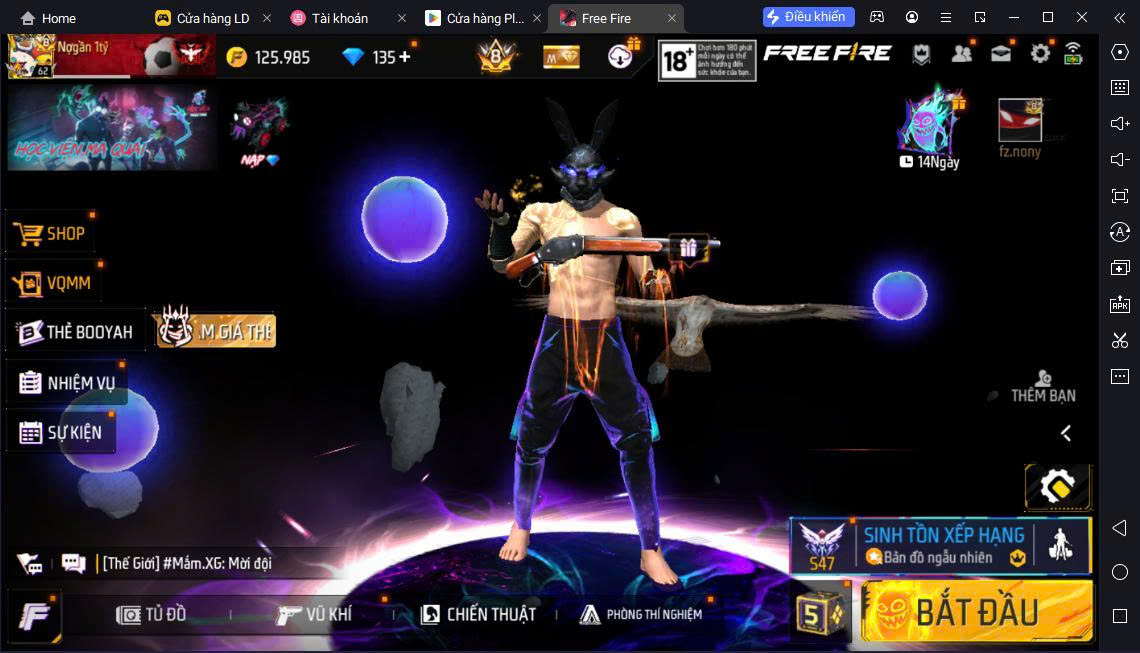Open the TỦ ĐỒ wardrobe
The width and height of the screenshot is (1140, 653).
[152, 614]
